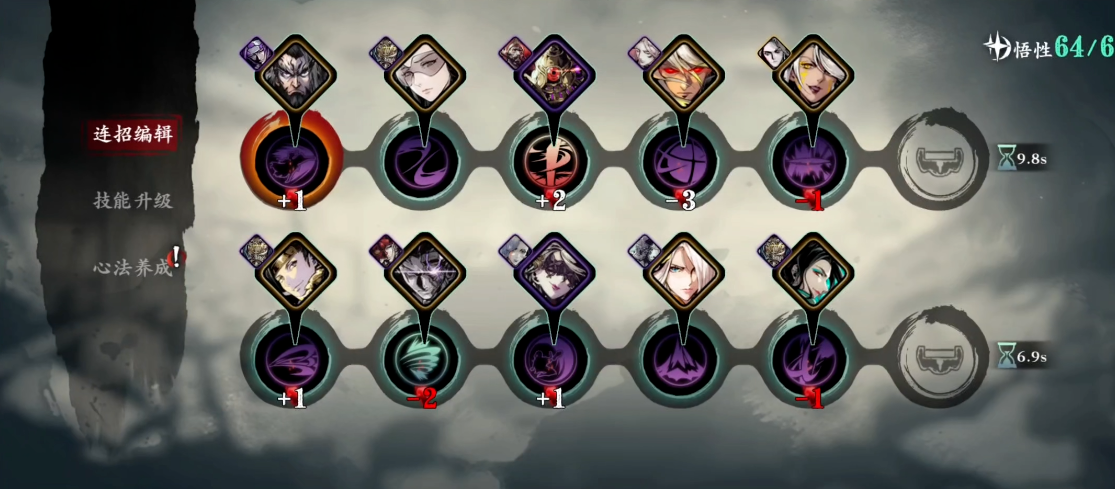Select the orange-ringed skill icon
The width and height of the screenshot is (1115, 489).
[x=291, y=160]
